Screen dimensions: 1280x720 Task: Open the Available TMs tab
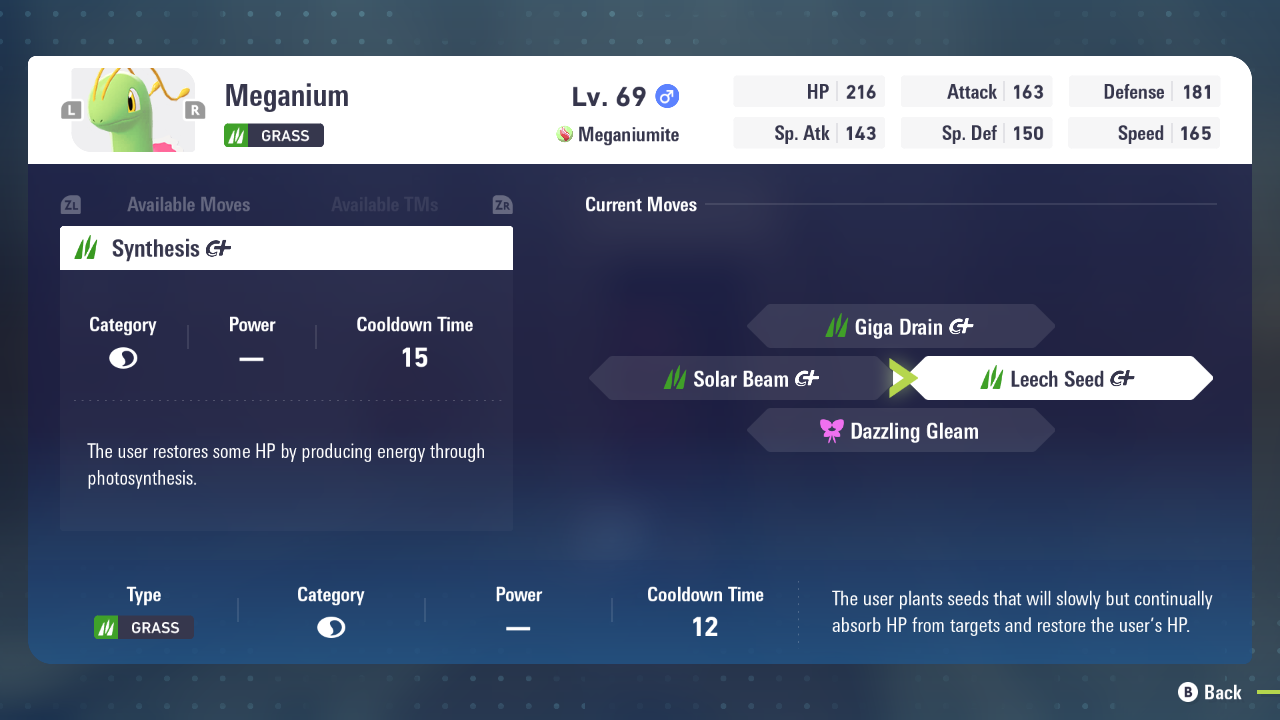click(385, 205)
